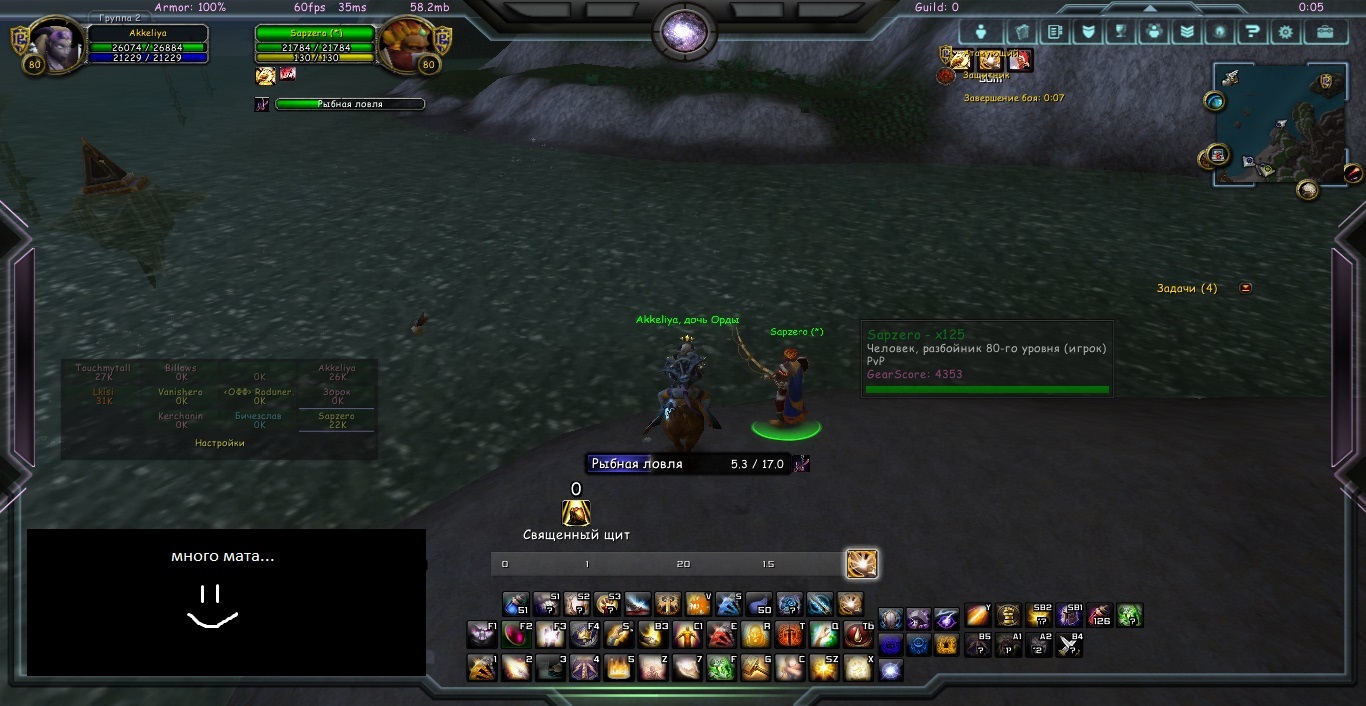Use the hammer ability bound to G

[x=755, y=668]
